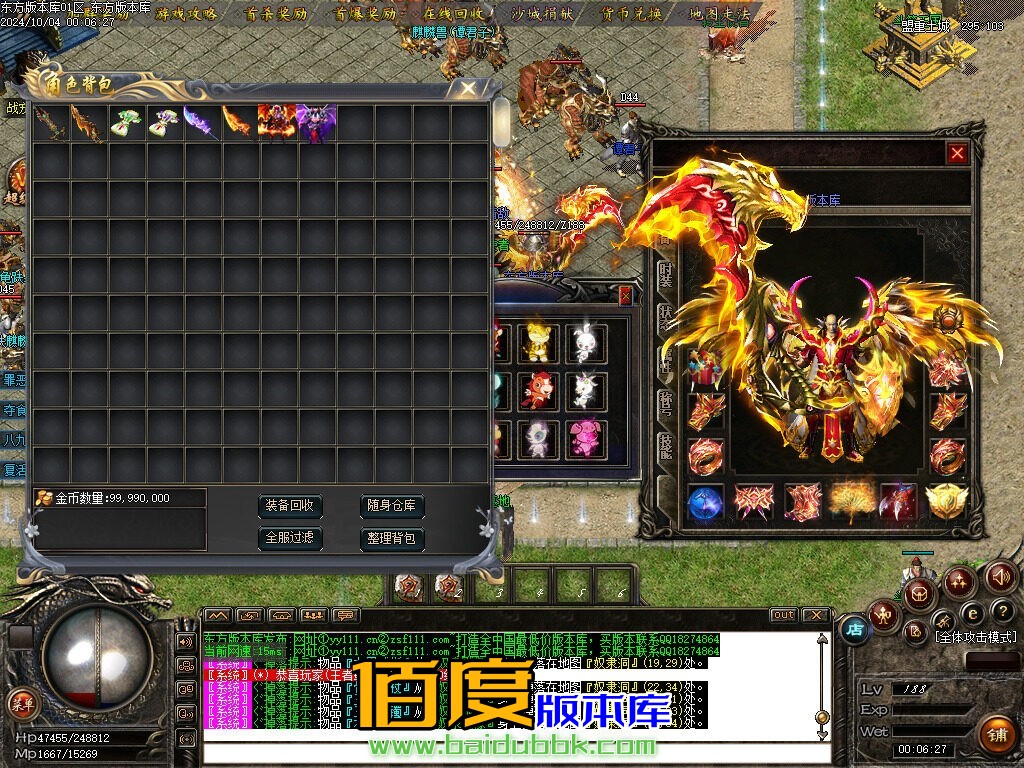
Task: Close the character equipment panel
Action: [957, 153]
